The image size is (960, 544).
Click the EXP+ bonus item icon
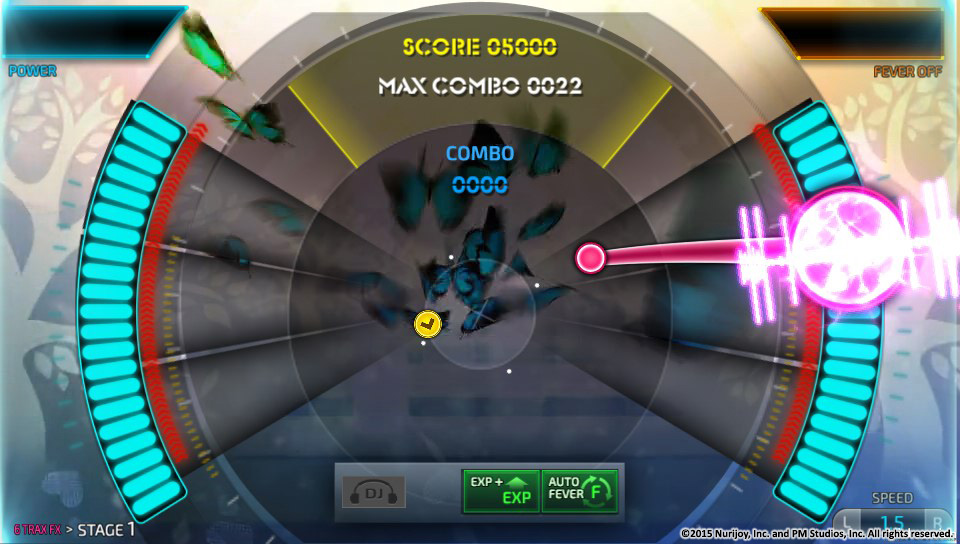click(500, 491)
